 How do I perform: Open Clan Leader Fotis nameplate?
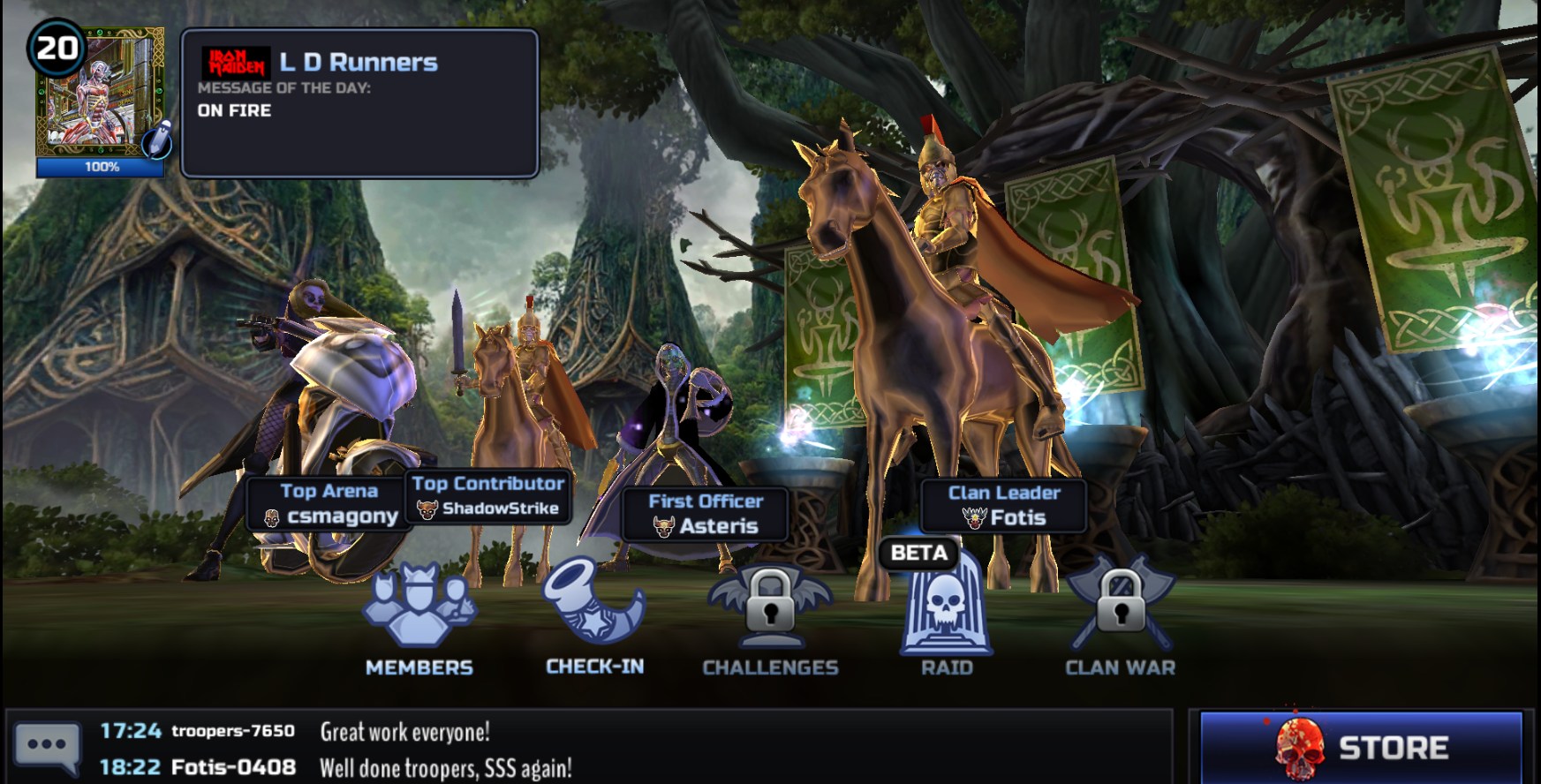pyautogui.click(x=1002, y=506)
